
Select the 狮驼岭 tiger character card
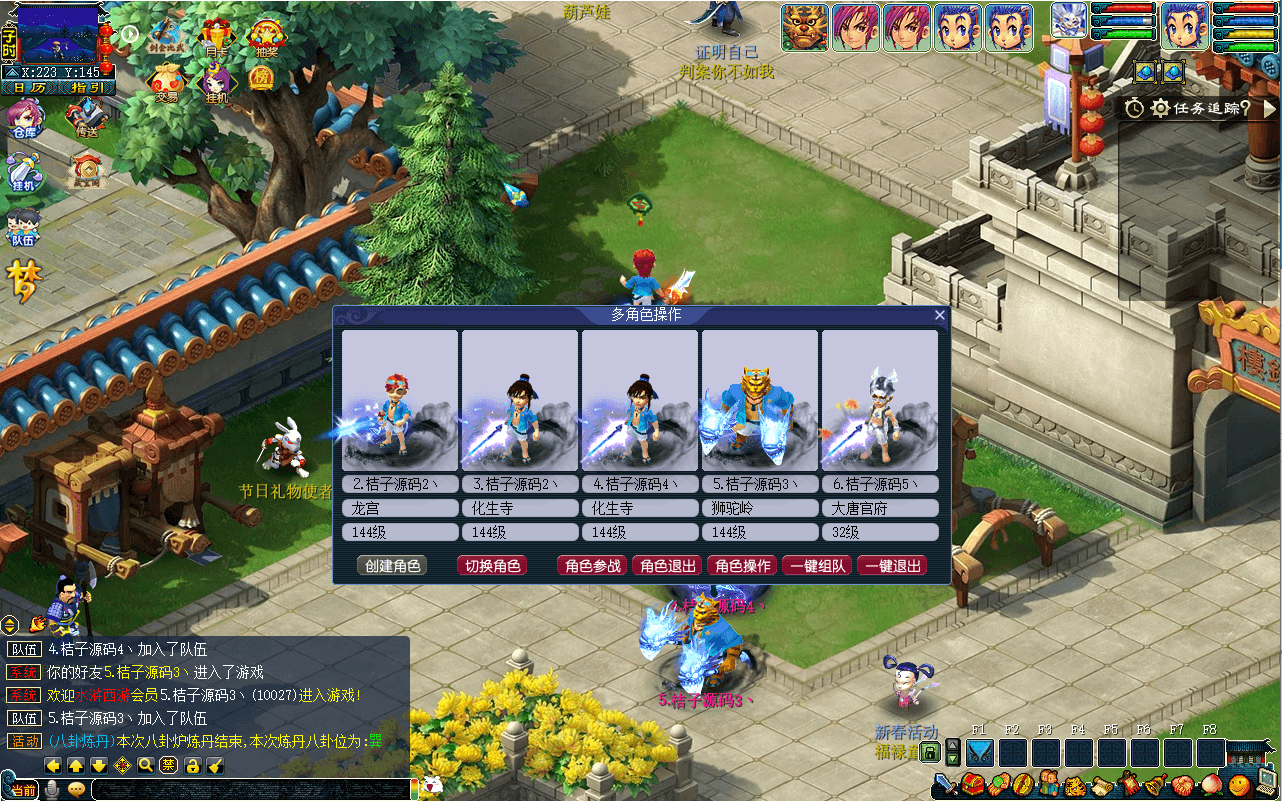click(760, 400)
